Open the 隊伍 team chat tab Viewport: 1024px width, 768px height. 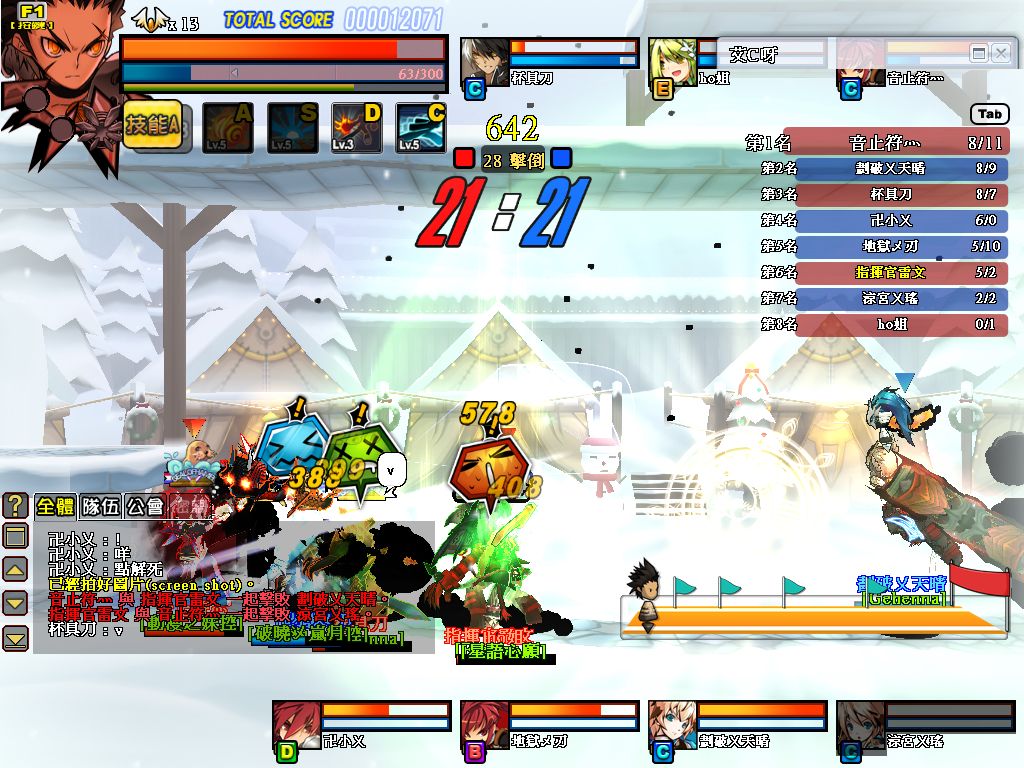coord(100,506)
